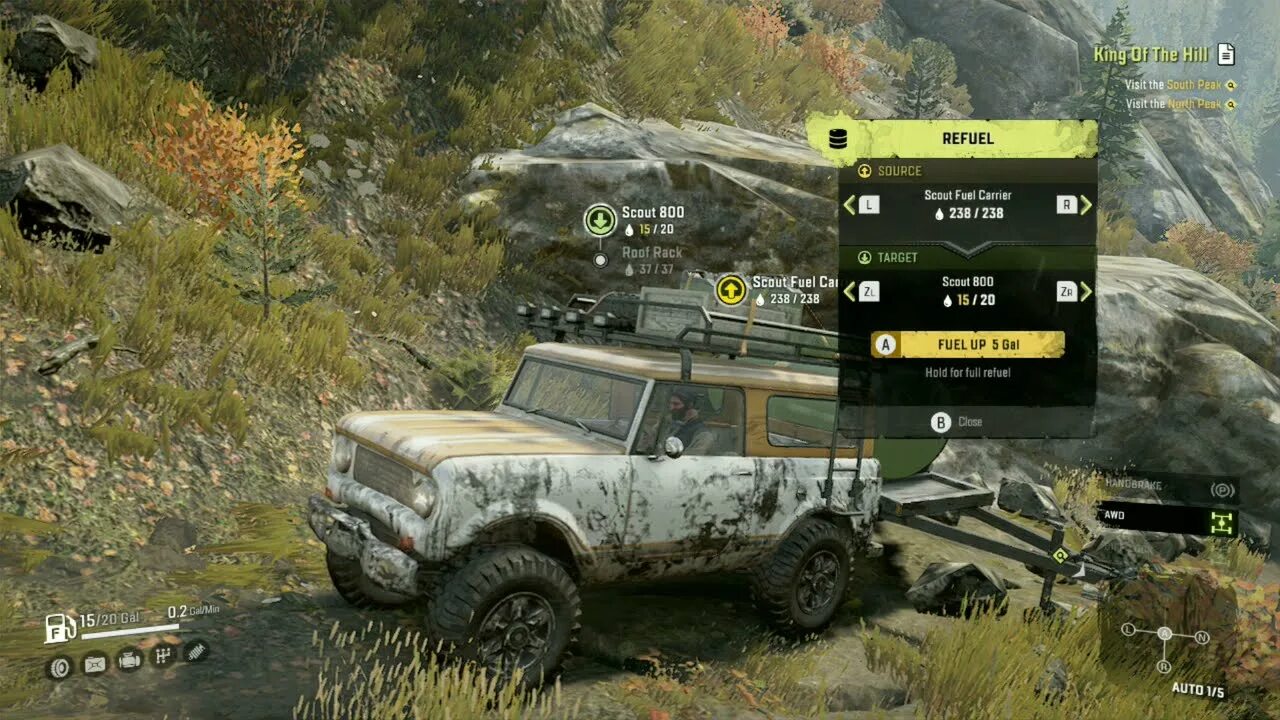Click the suspension spring status icon
1280x720 pixels.
coord(196,651)
